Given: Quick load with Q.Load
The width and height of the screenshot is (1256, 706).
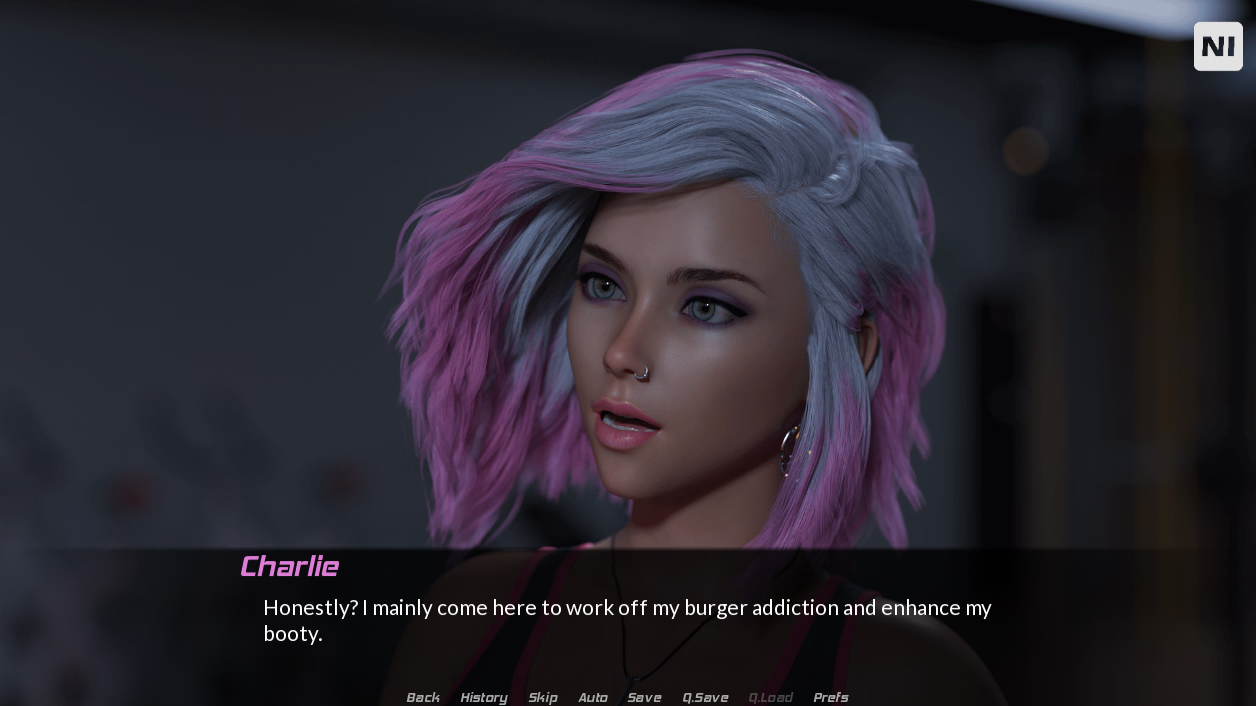Looking at the screenshot, I should pyautogui.click(x=770, y=697).
